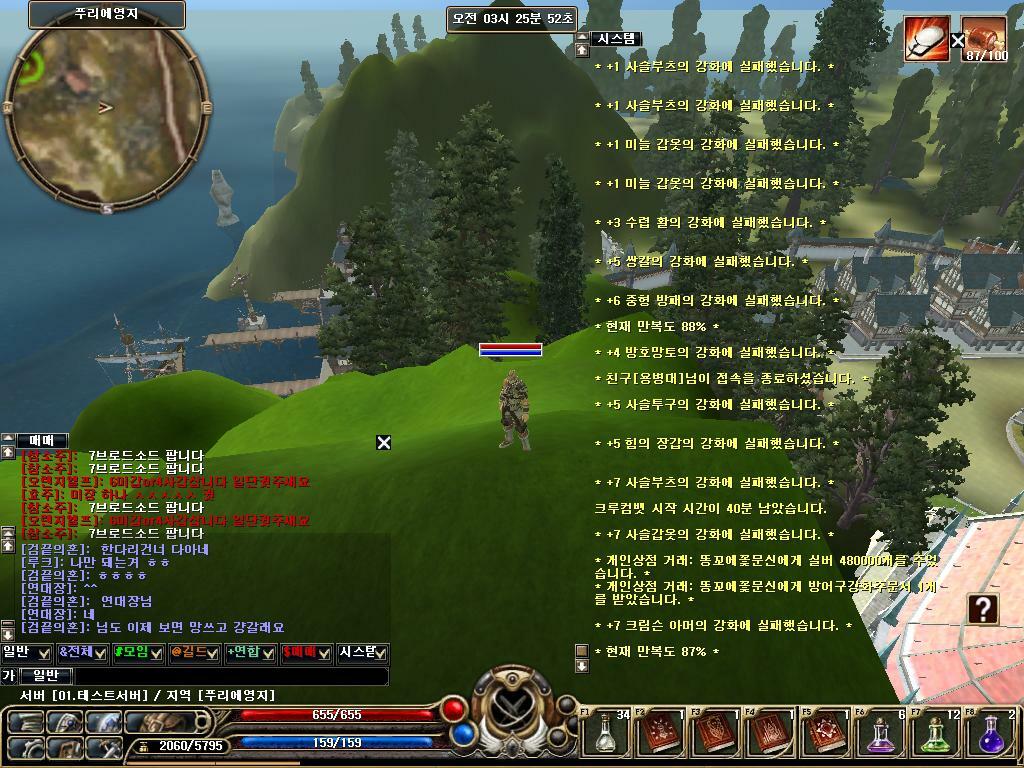Use the F7 green potion slot

point(936,734)
